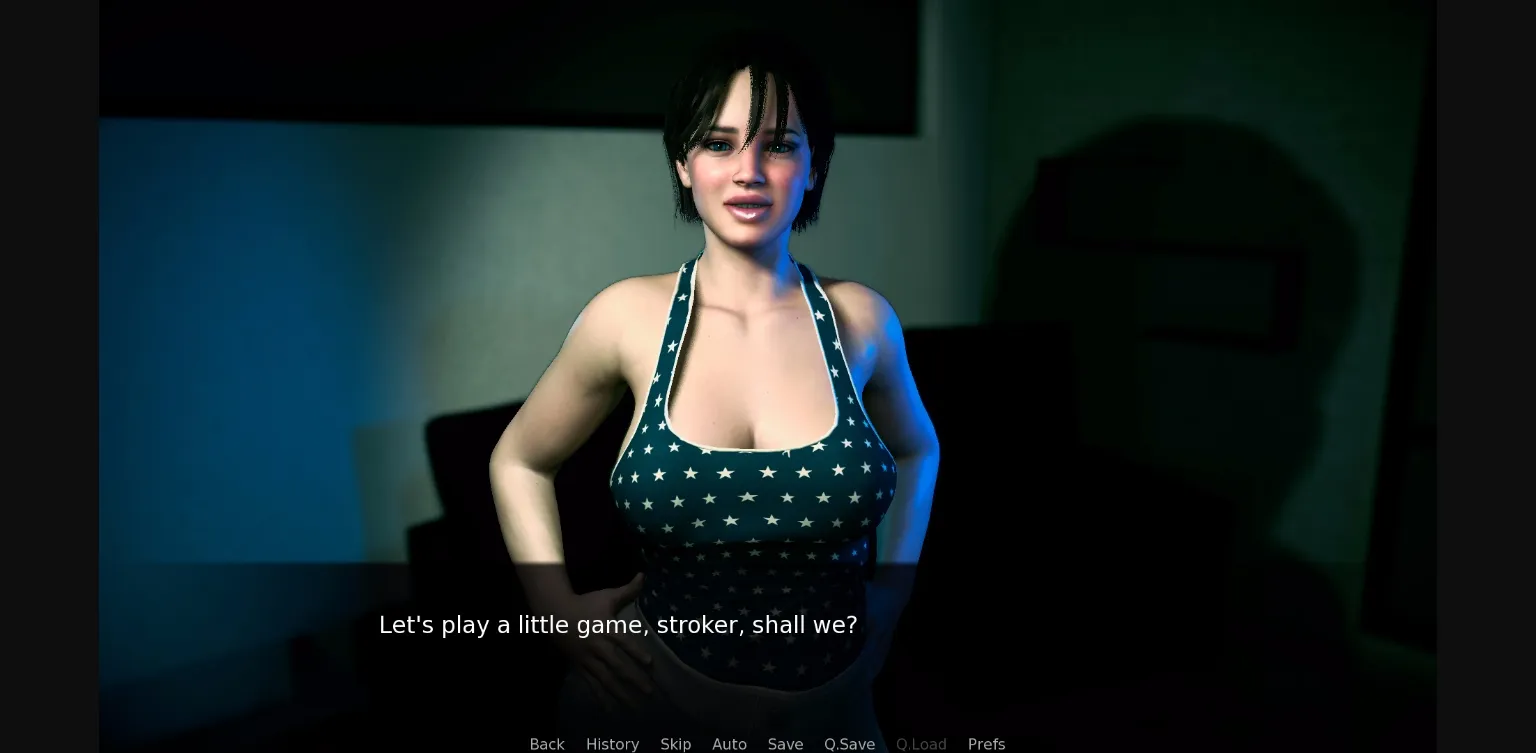The height and width of the screenshot is (753, 1536).
Task: Save the game from the quick menu
Action: 785,744
